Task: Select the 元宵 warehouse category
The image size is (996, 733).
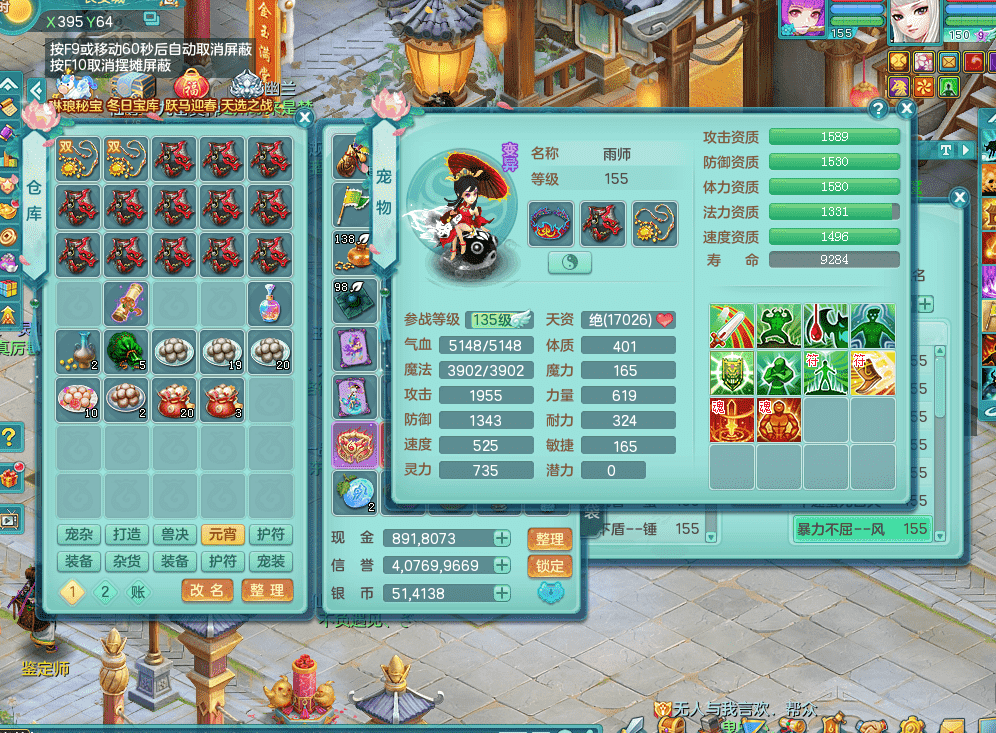Action: coord(223,535)
